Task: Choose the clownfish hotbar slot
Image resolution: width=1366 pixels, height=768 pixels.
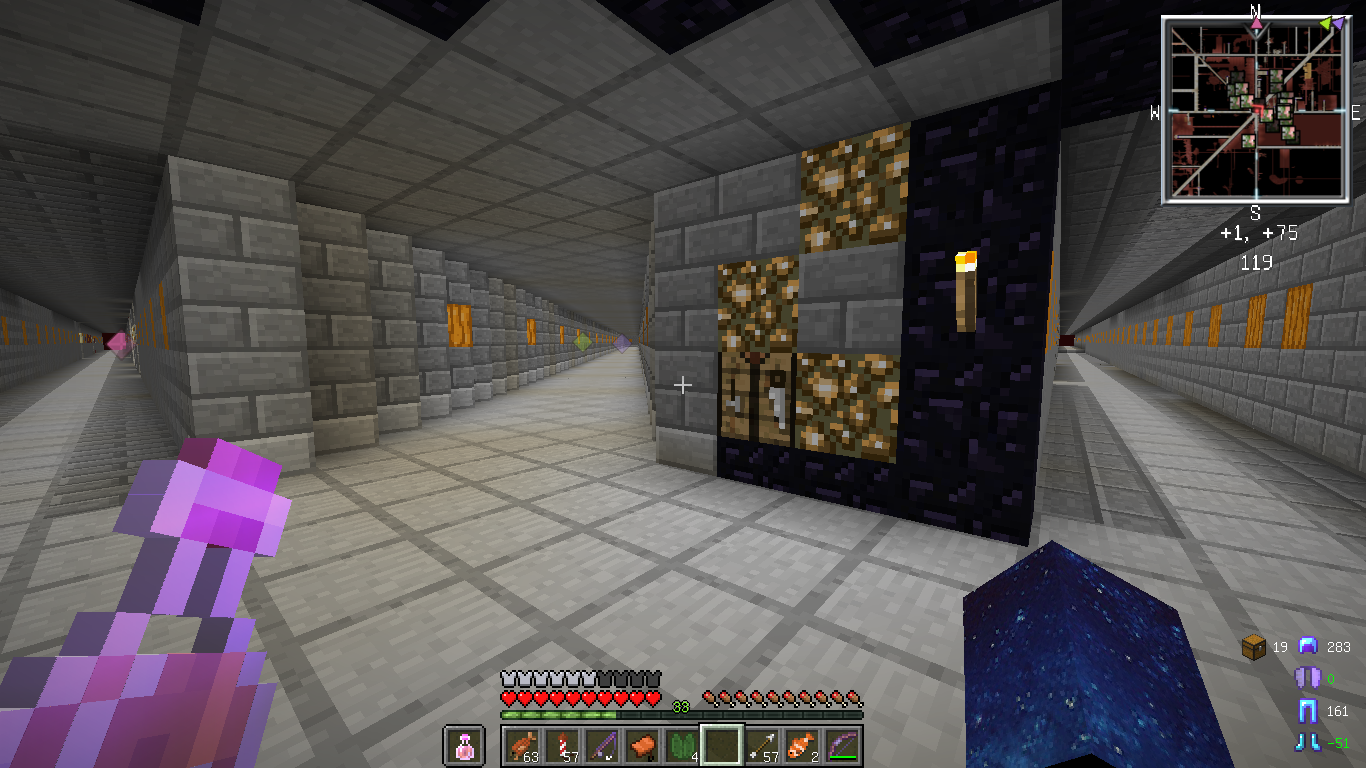Action: (x=801, y=746)
